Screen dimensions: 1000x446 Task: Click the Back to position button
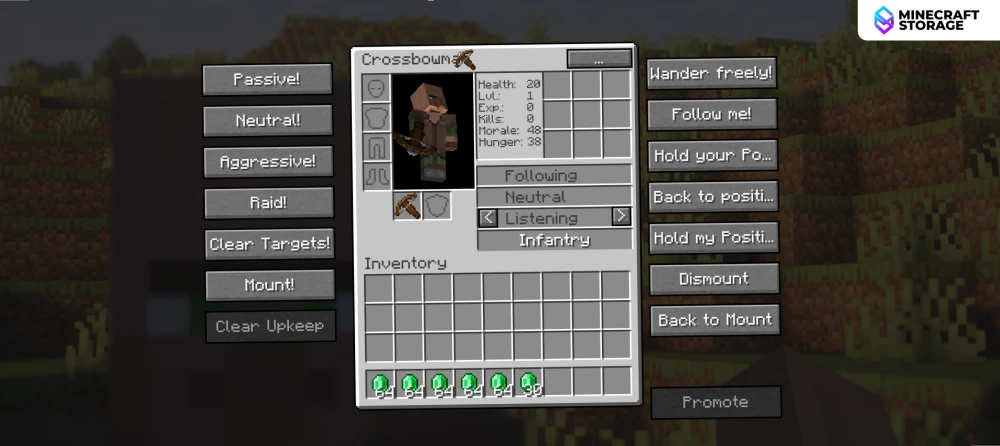(x=714, y=197)
